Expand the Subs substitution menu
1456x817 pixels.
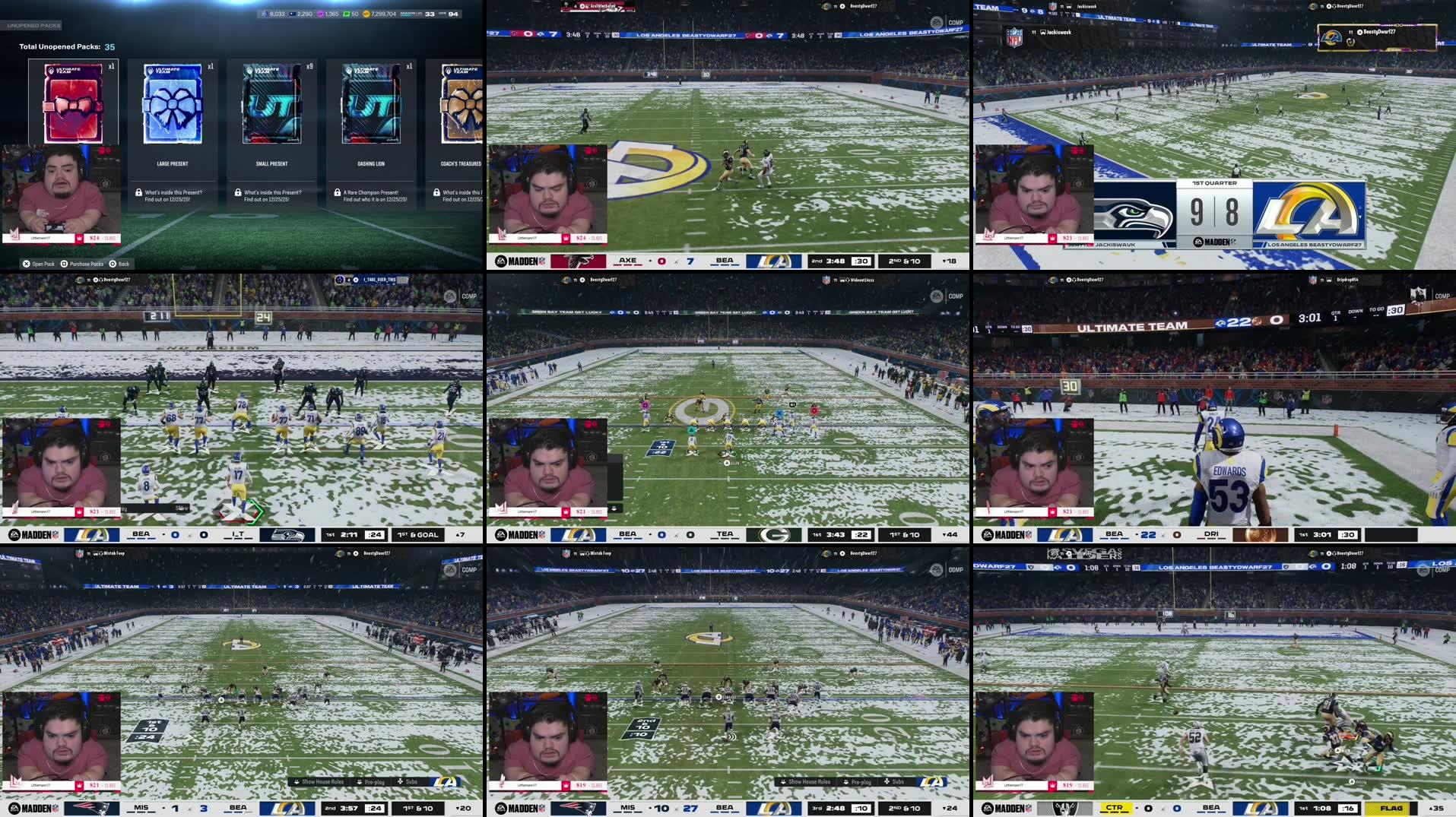pyautogui.click(x=409, y=782)
